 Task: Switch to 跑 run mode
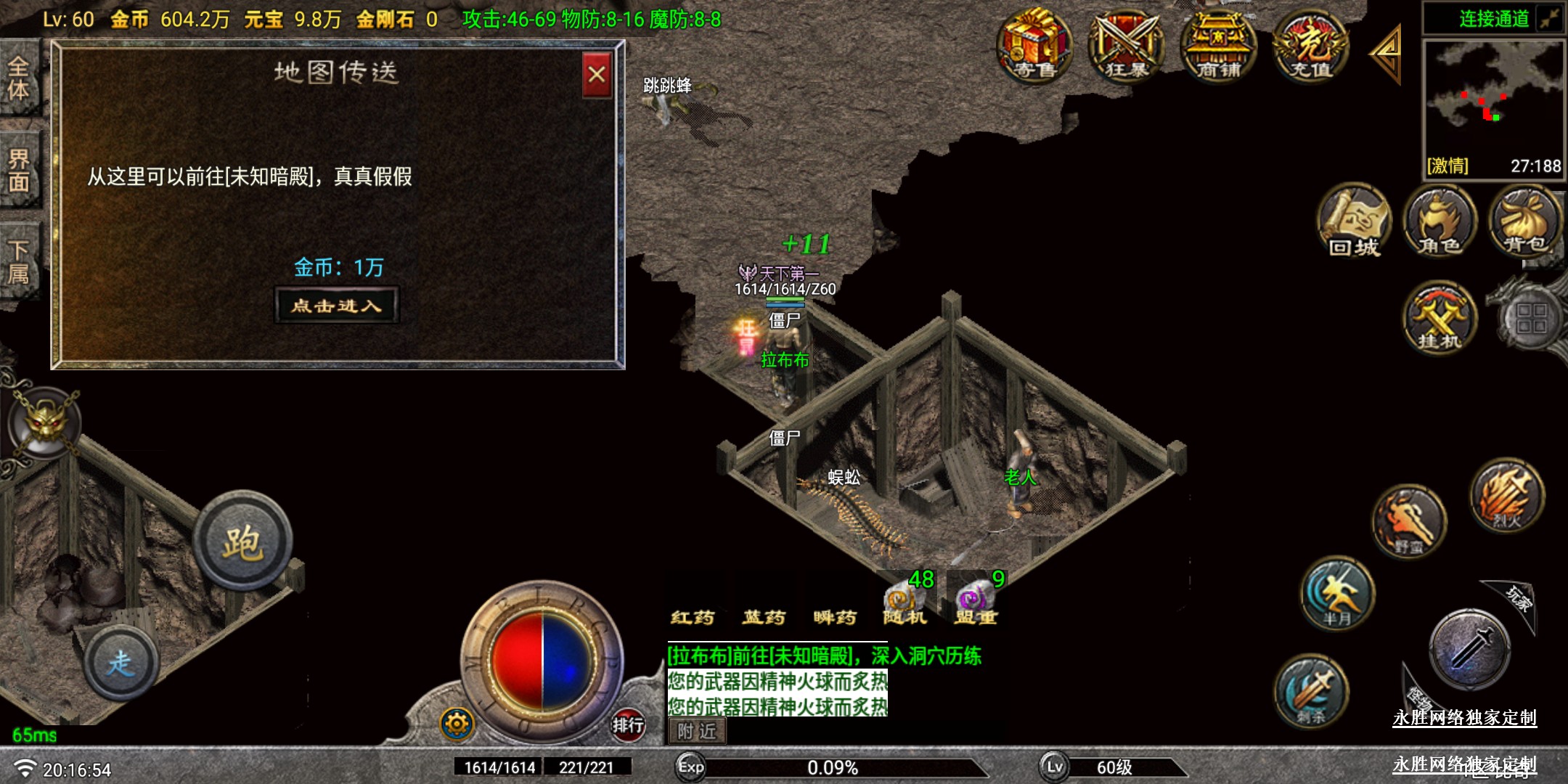click(242, 542)
